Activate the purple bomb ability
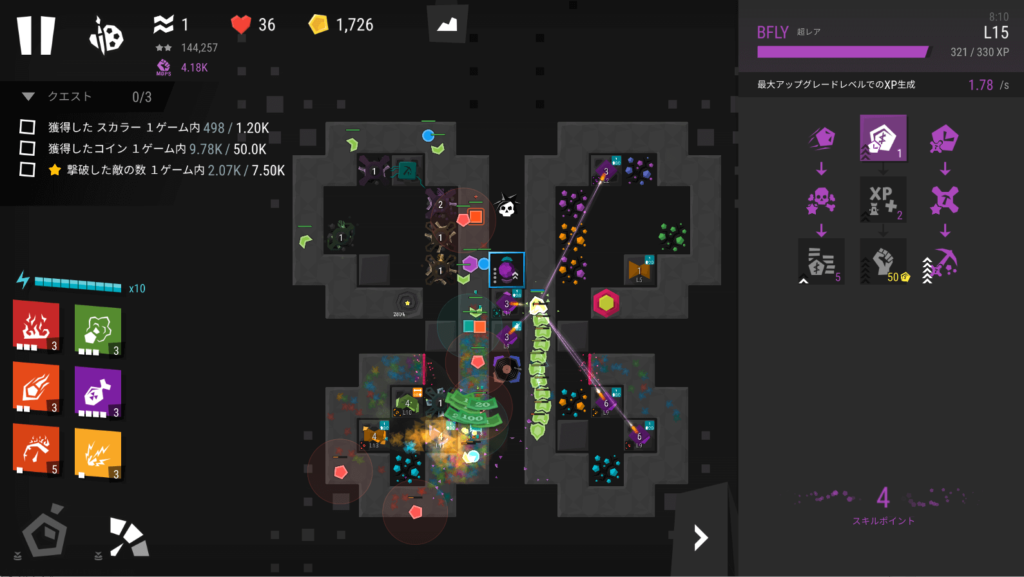The height and width of the screenshot is (577, 1024). click(97, 388)
